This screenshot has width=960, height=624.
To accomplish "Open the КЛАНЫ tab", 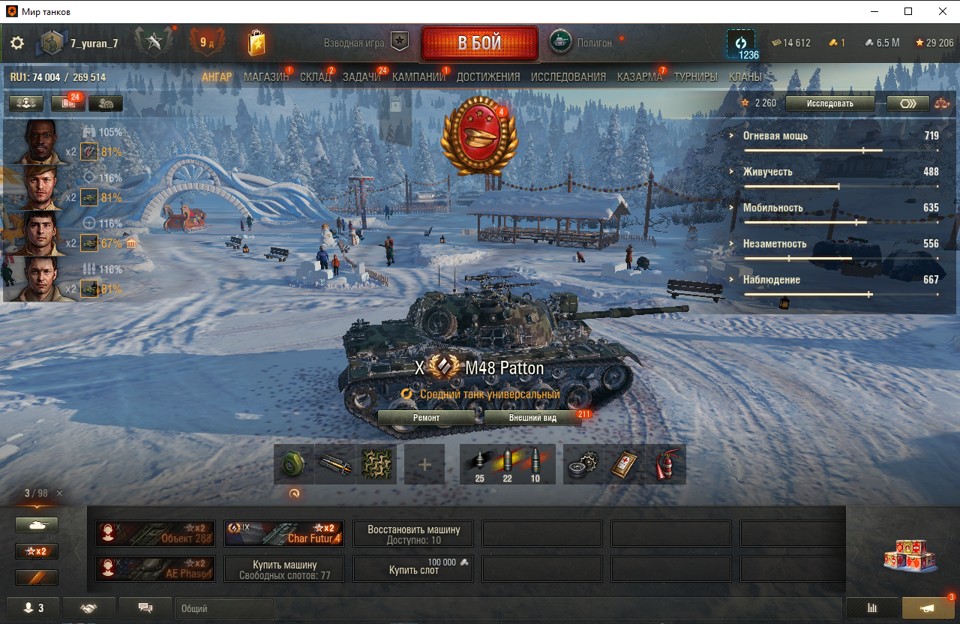I will [745, 77].
